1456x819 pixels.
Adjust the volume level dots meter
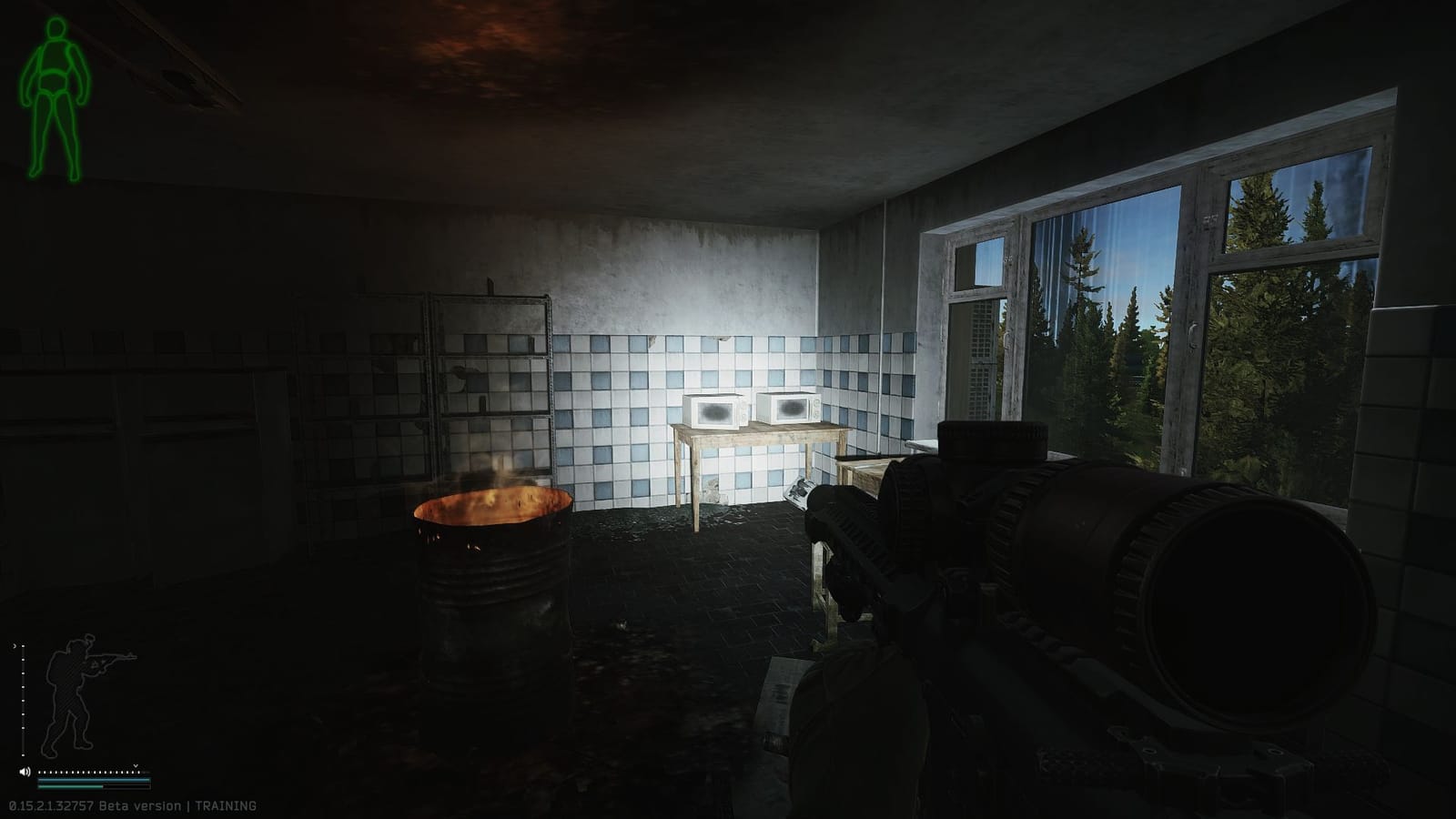click(86, 772)
